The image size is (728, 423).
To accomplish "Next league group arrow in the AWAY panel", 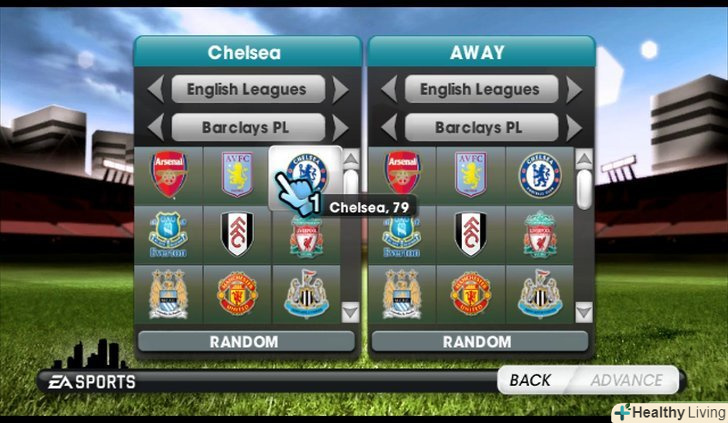I will pyautogui.click(x=574, y=90).
